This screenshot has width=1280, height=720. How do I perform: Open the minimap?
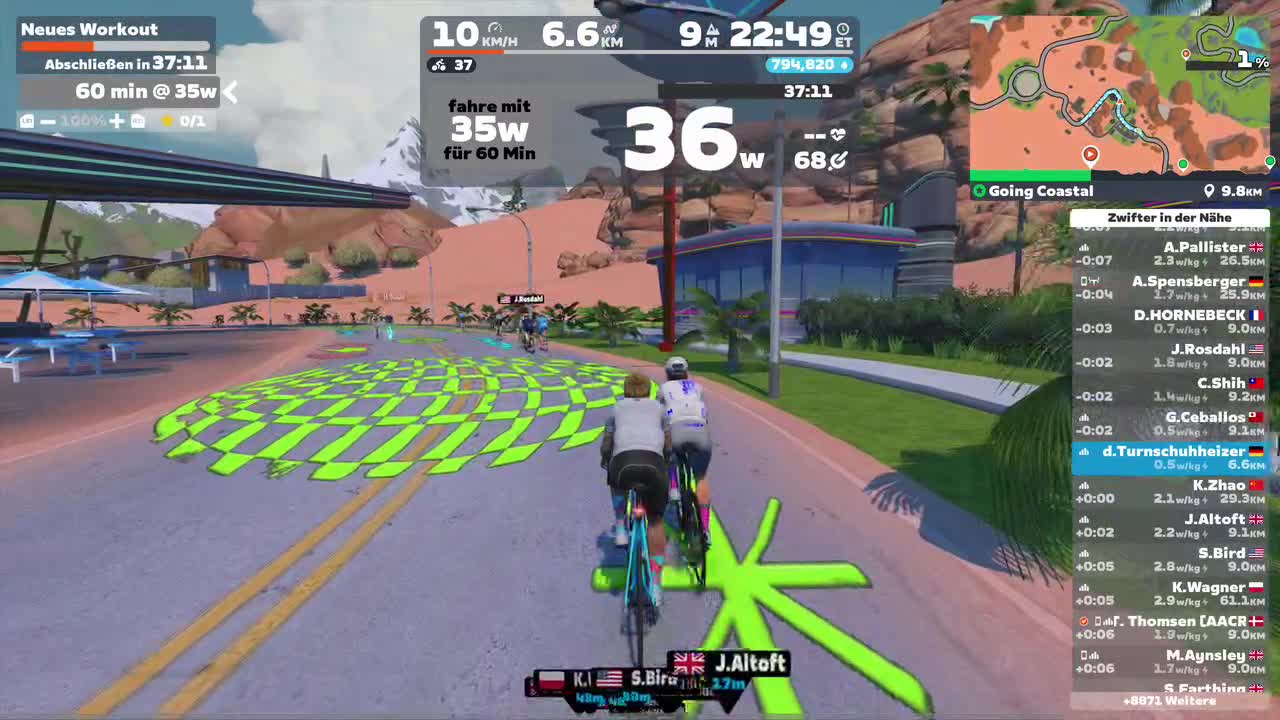(1120, 95)
